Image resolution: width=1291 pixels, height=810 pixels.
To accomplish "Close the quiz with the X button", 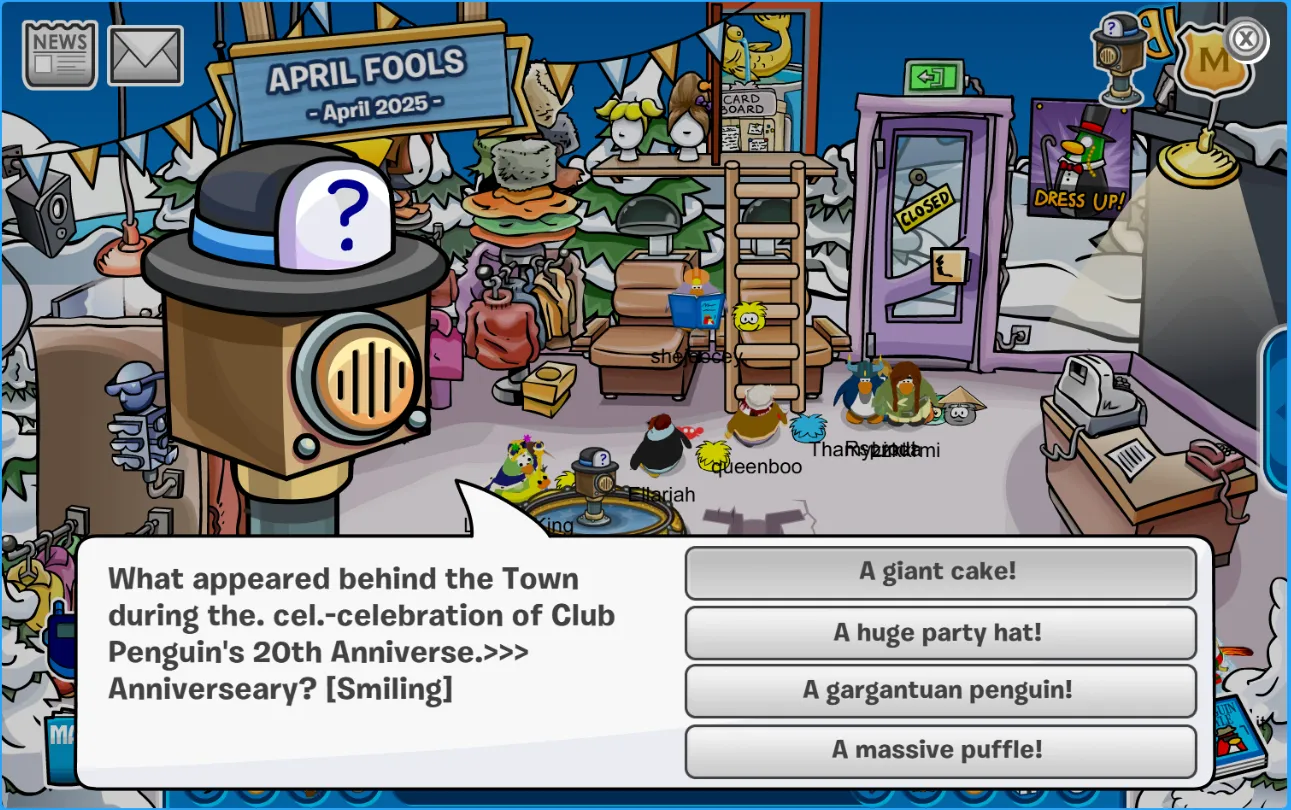I will point(1246,40).
